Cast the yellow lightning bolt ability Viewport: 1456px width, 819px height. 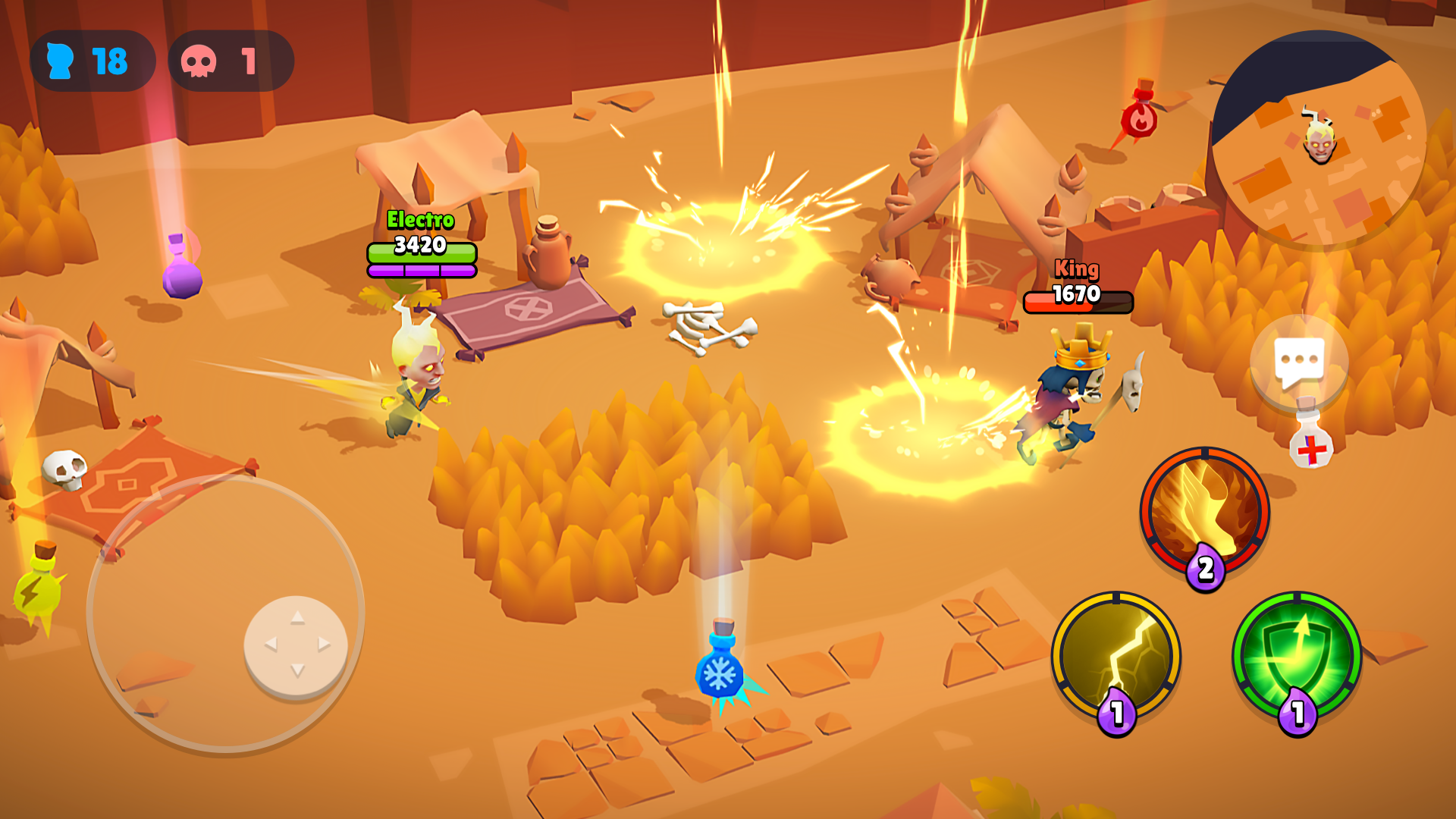point(1116,656)
